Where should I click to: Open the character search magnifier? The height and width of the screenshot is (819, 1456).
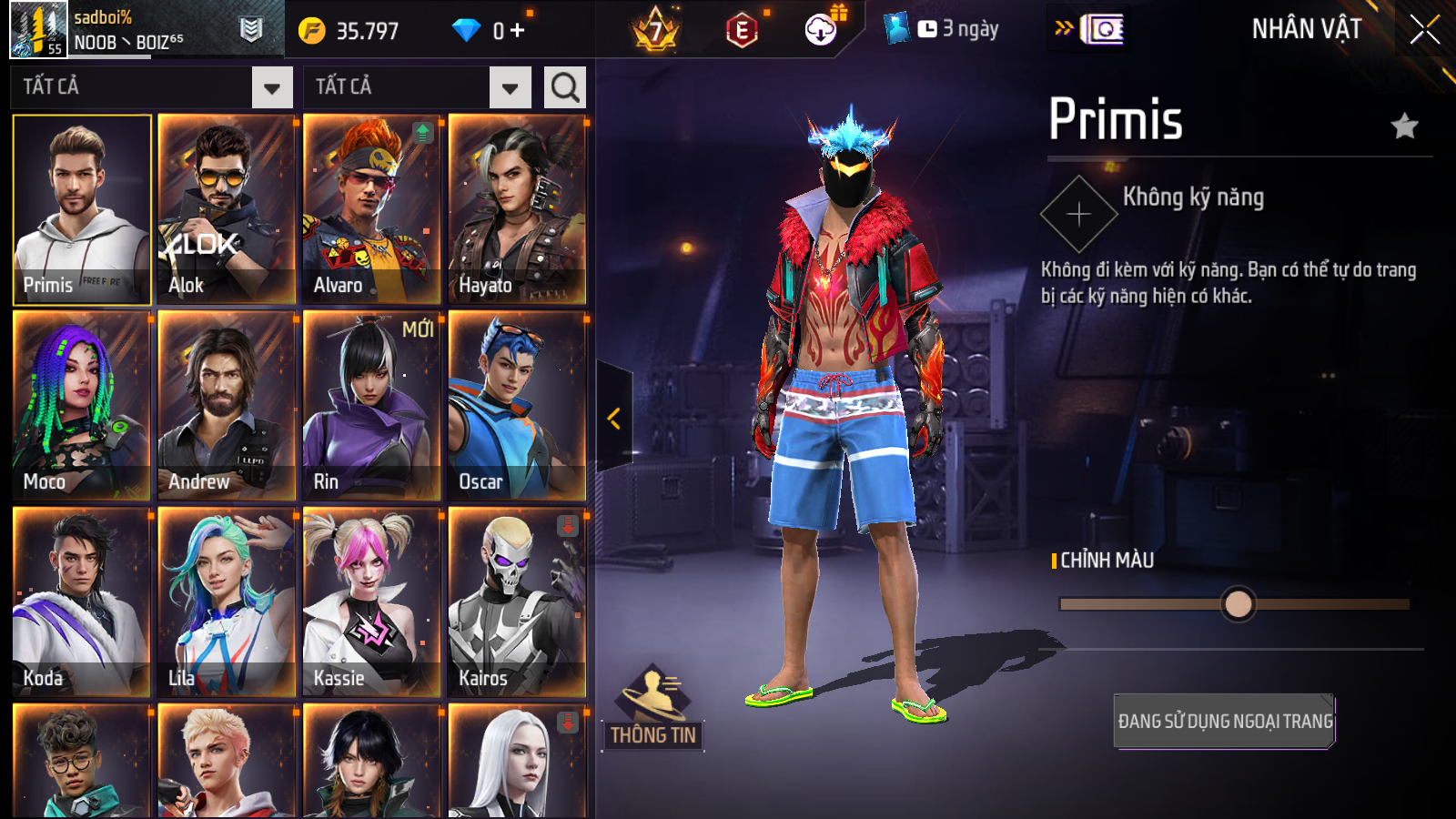[564, 87]
